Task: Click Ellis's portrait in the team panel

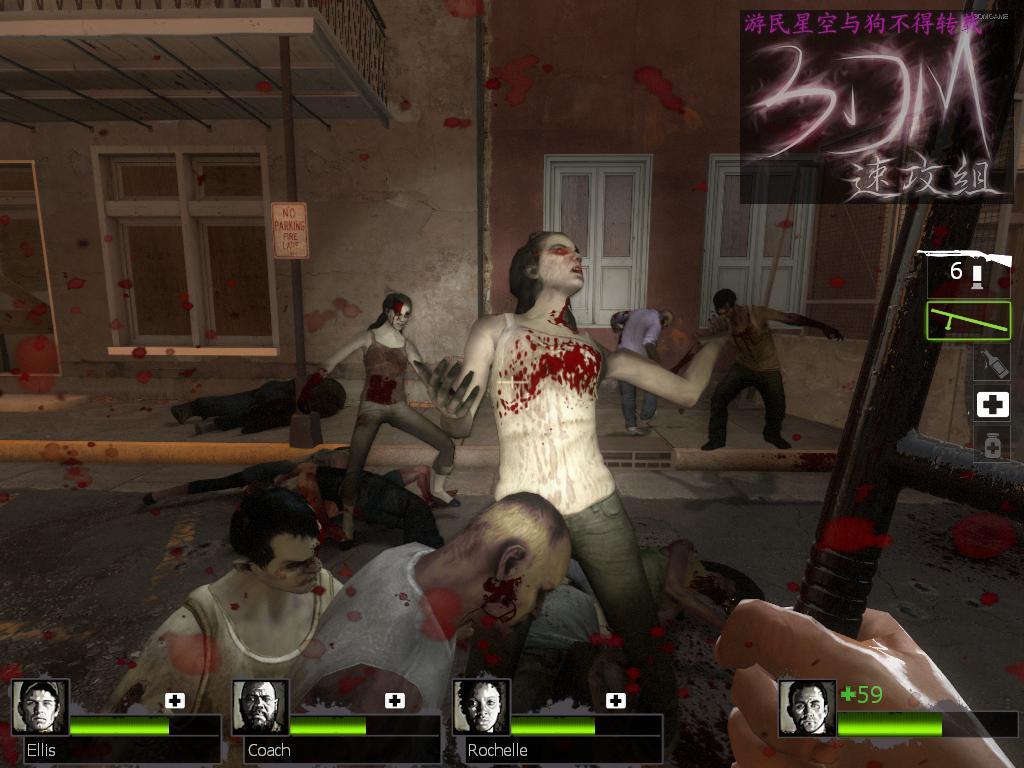Action: click(40, 707)
